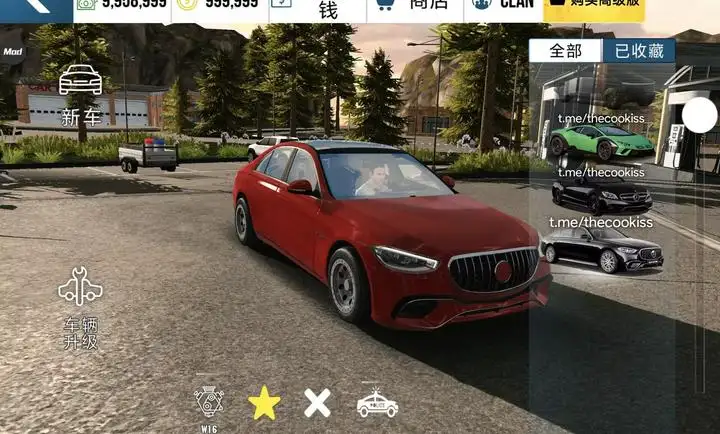Click the white circular slider handle
Viewport: 720px width, 434px height.
tap(699, 116)
